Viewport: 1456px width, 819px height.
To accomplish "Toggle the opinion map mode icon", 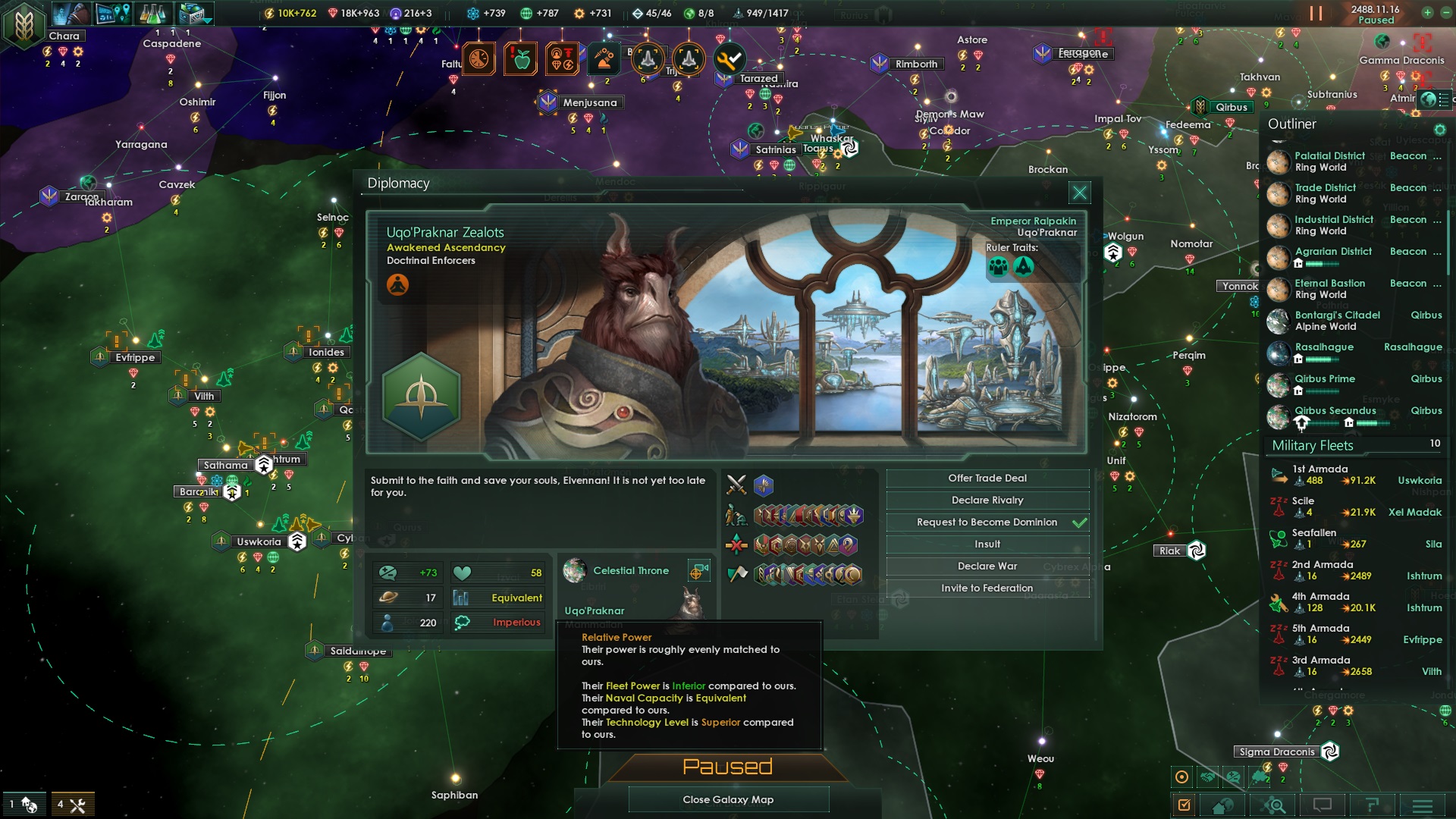I will coord(1232,775).
